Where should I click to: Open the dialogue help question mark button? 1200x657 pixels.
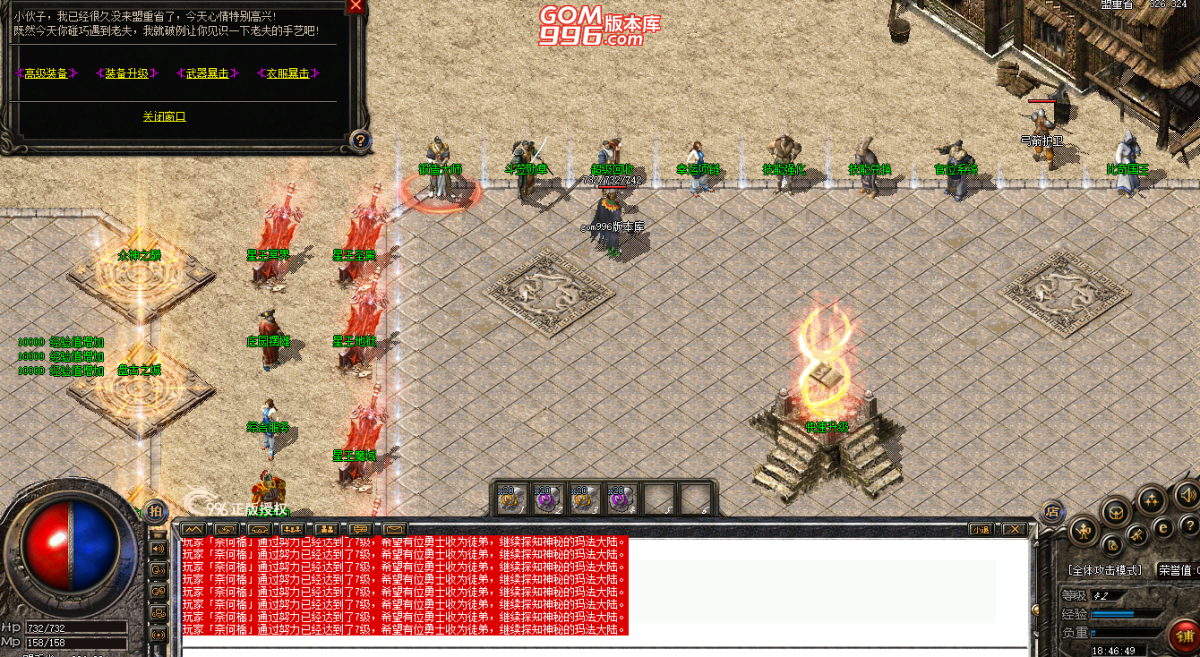pos(360,140)
